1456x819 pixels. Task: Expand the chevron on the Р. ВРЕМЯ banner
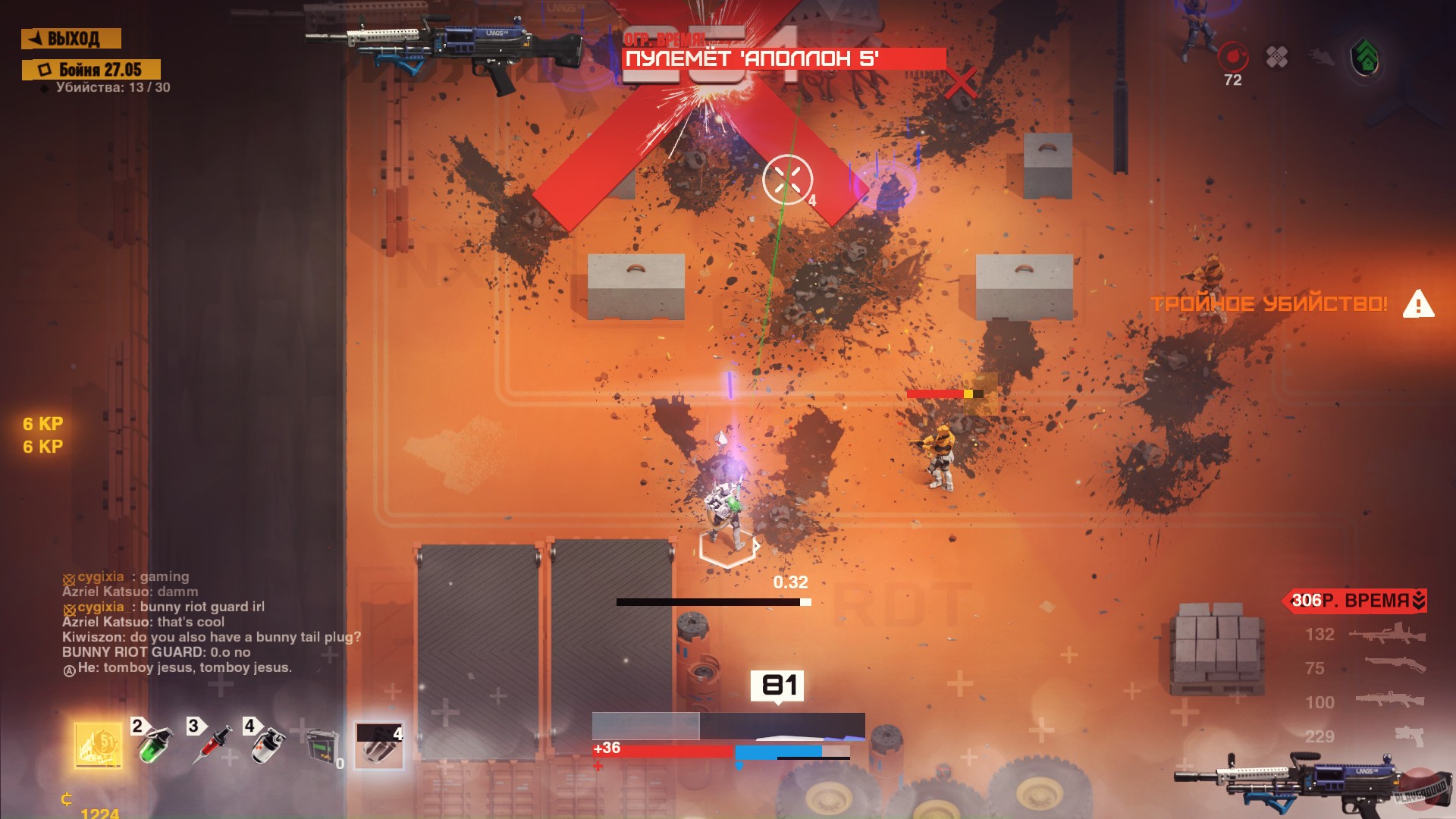coord(1417,601)
